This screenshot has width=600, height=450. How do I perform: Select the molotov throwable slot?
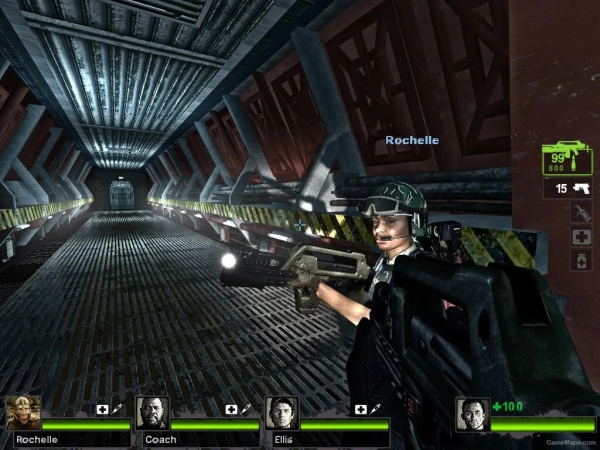[582, 213]
